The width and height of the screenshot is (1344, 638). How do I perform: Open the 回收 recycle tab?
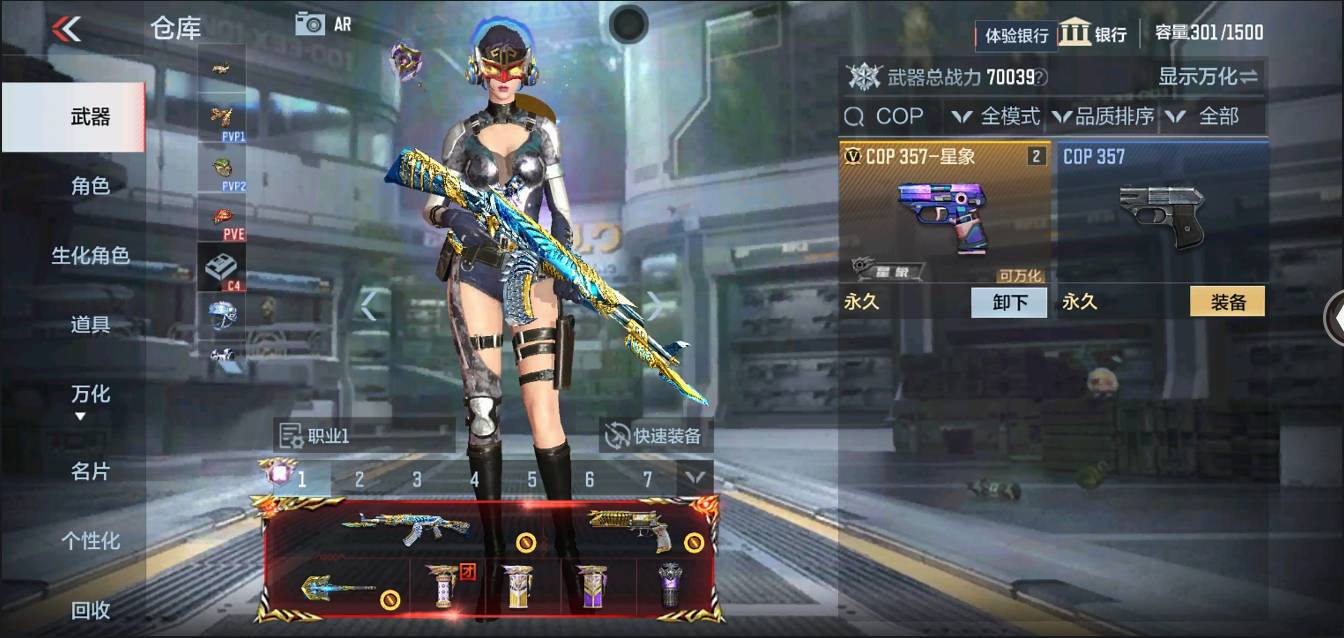click(90, 609)
